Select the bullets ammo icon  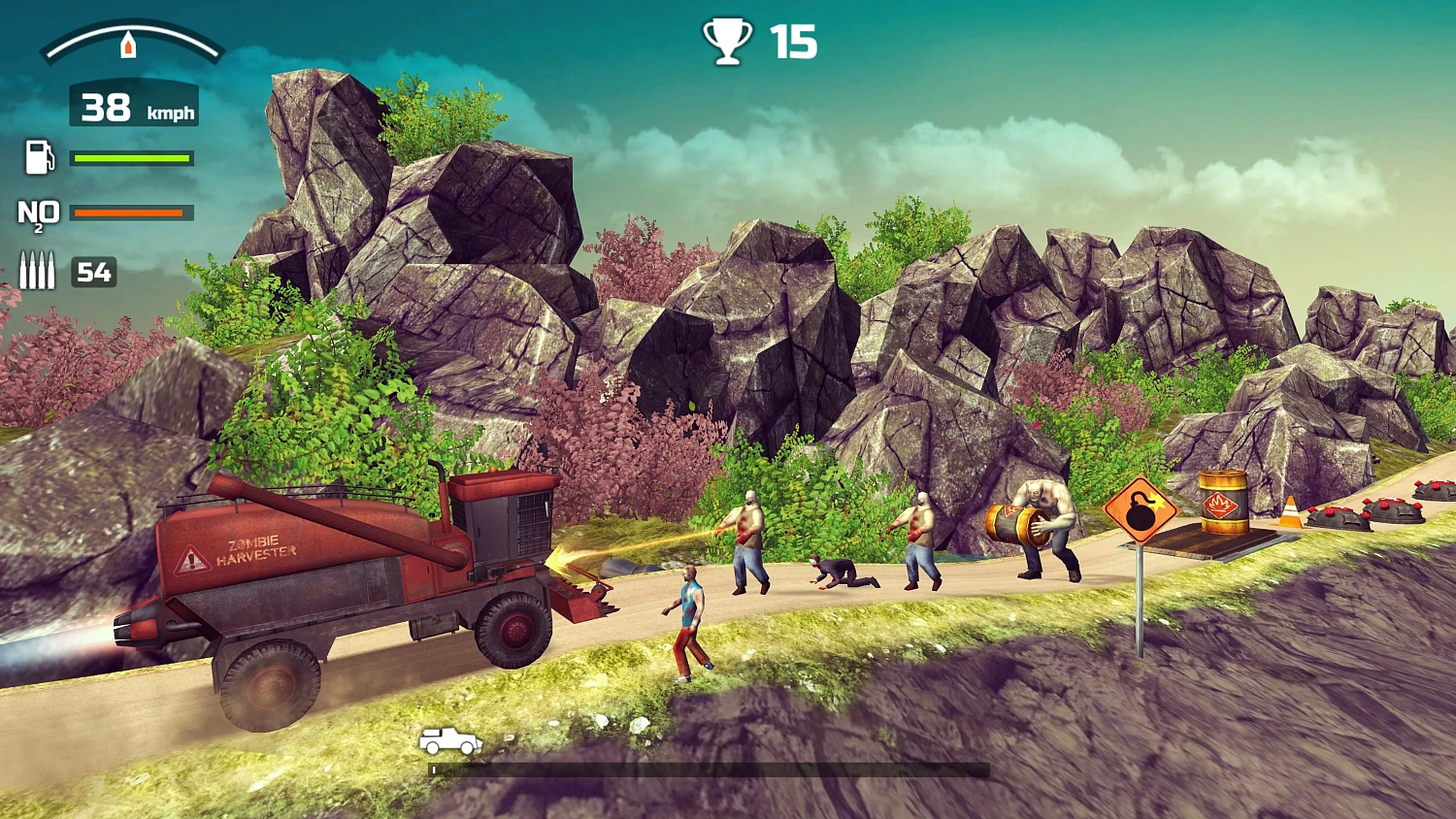click(x=39, y=272)
